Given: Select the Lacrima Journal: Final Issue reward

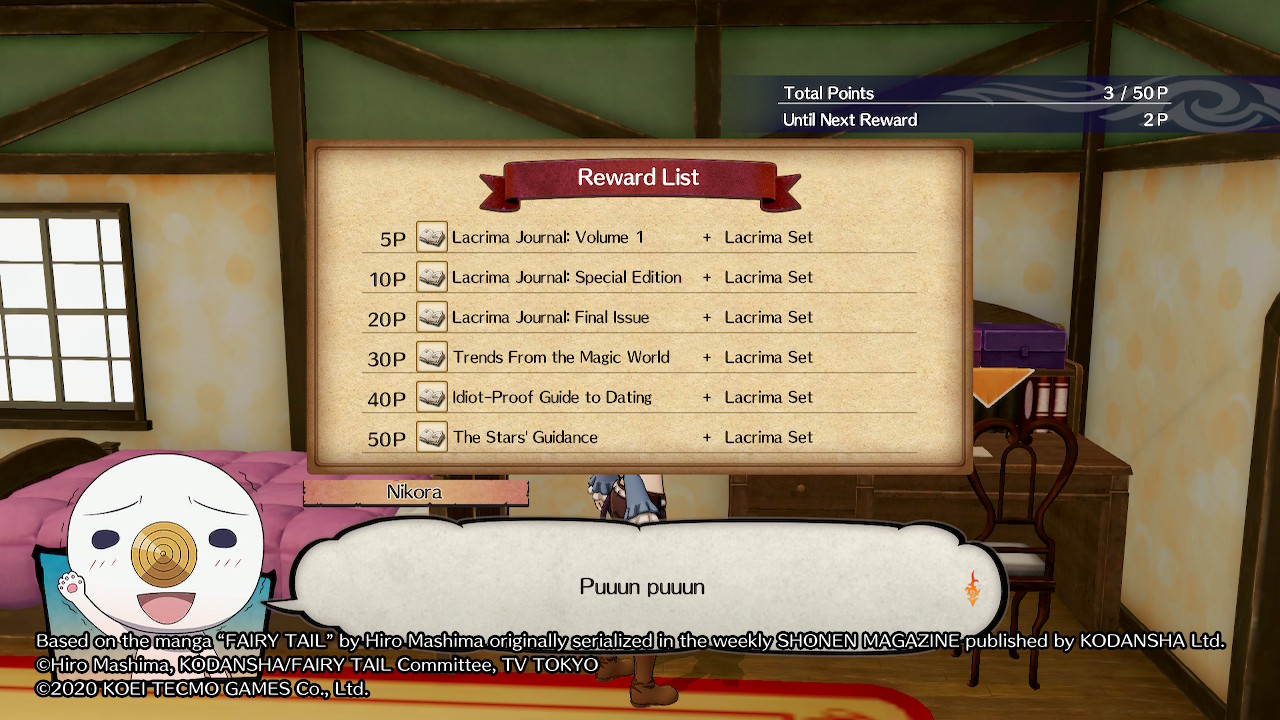Looking at the screenshot, I should 638,318.
